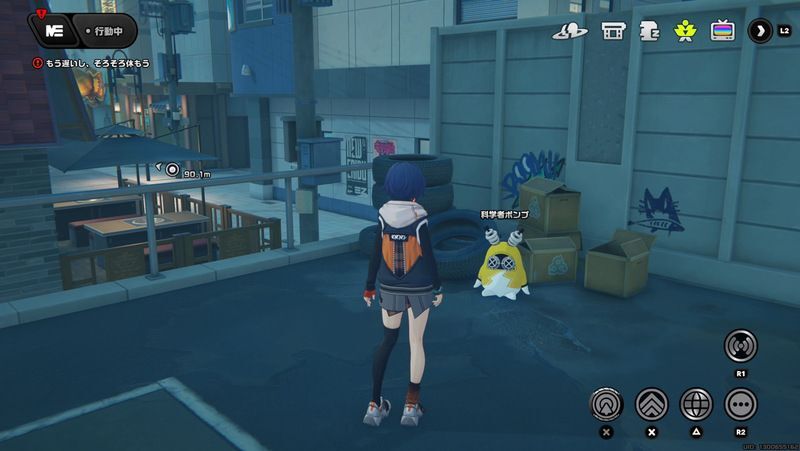800x451 pixels.
Task: Open the ringed planet icon
Action: pos(570,31)
